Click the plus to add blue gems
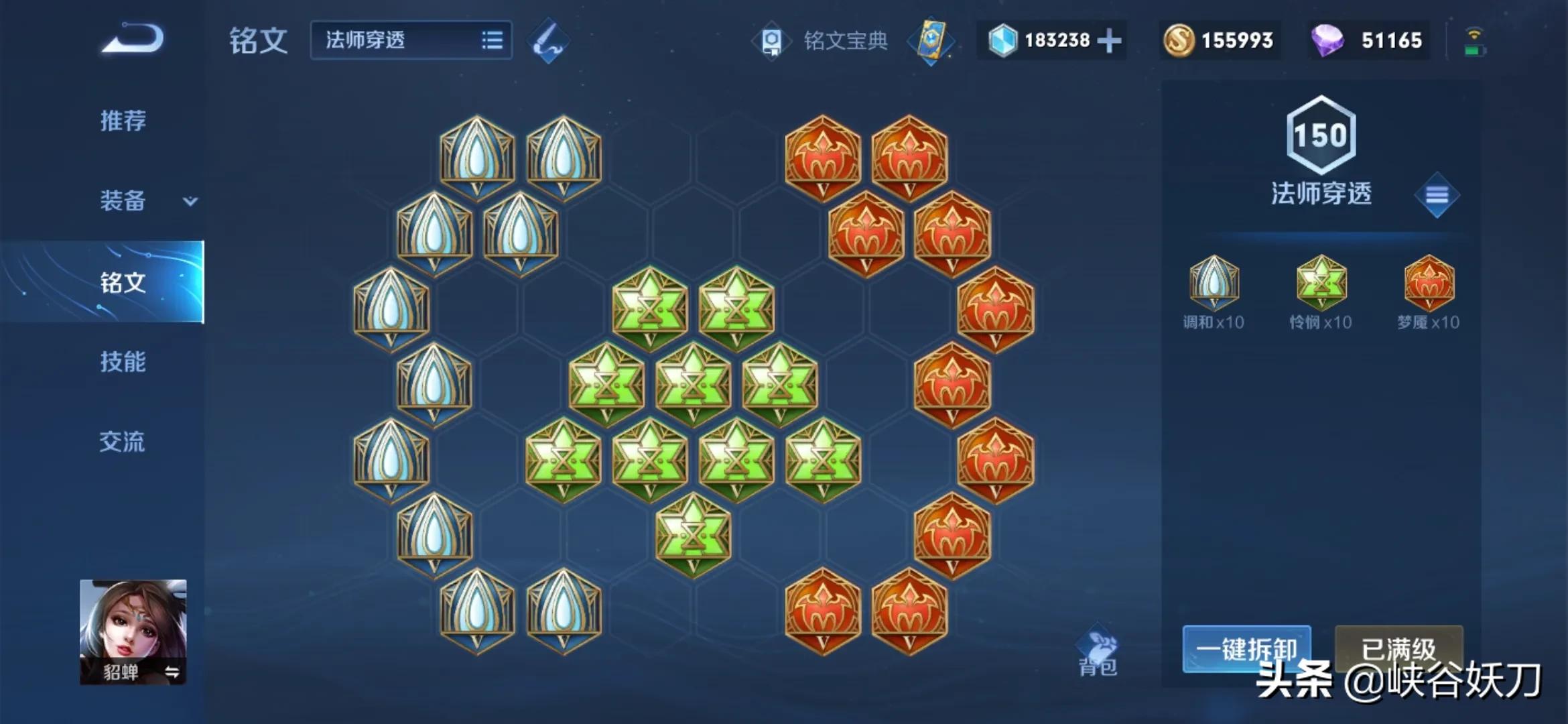 tap(1109, 42)
